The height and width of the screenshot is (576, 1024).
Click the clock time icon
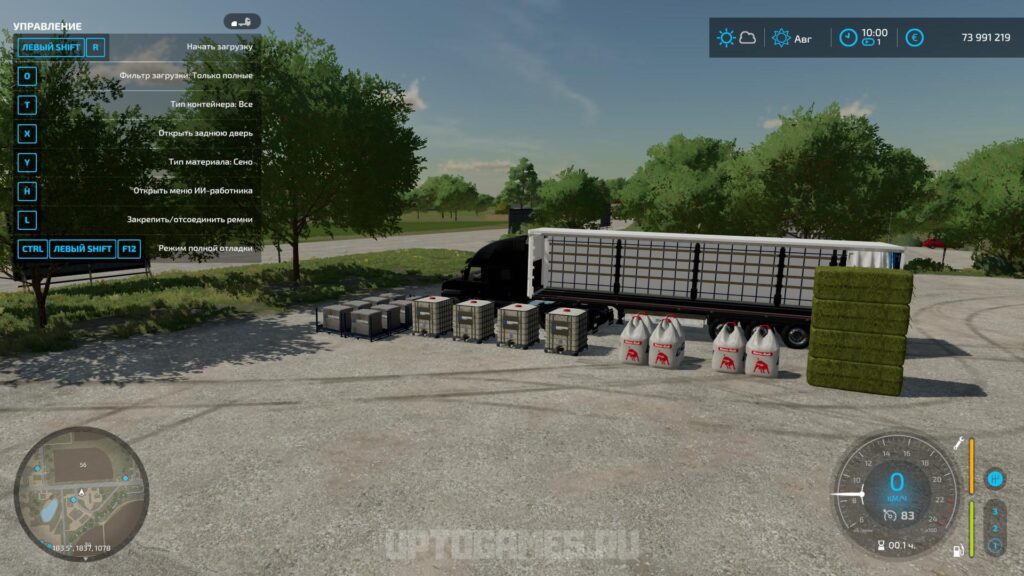[x=848, y=38]
